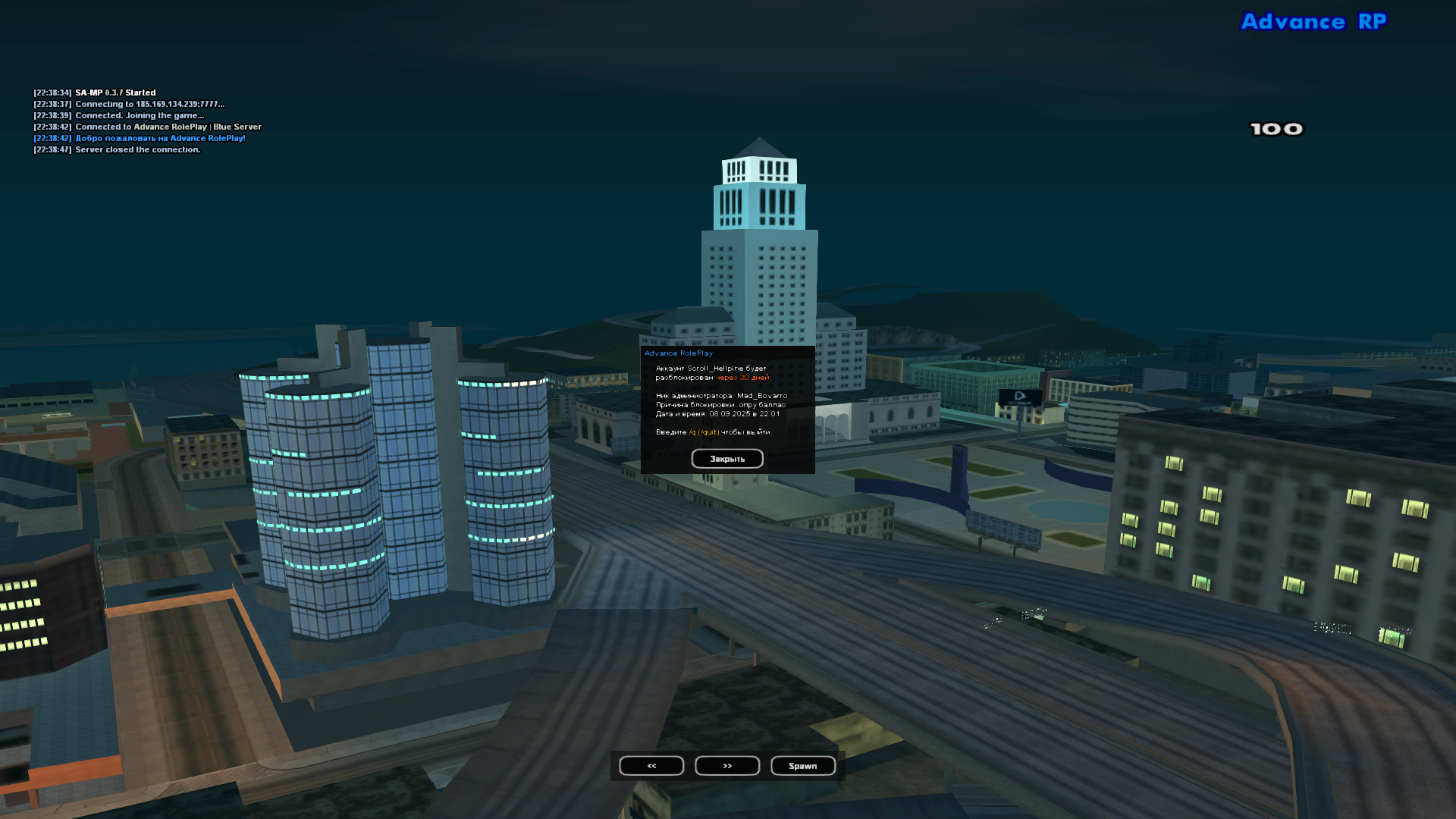Choose the next class with >> button
Screen dimensions: 1456x819
tap(727, 766)
